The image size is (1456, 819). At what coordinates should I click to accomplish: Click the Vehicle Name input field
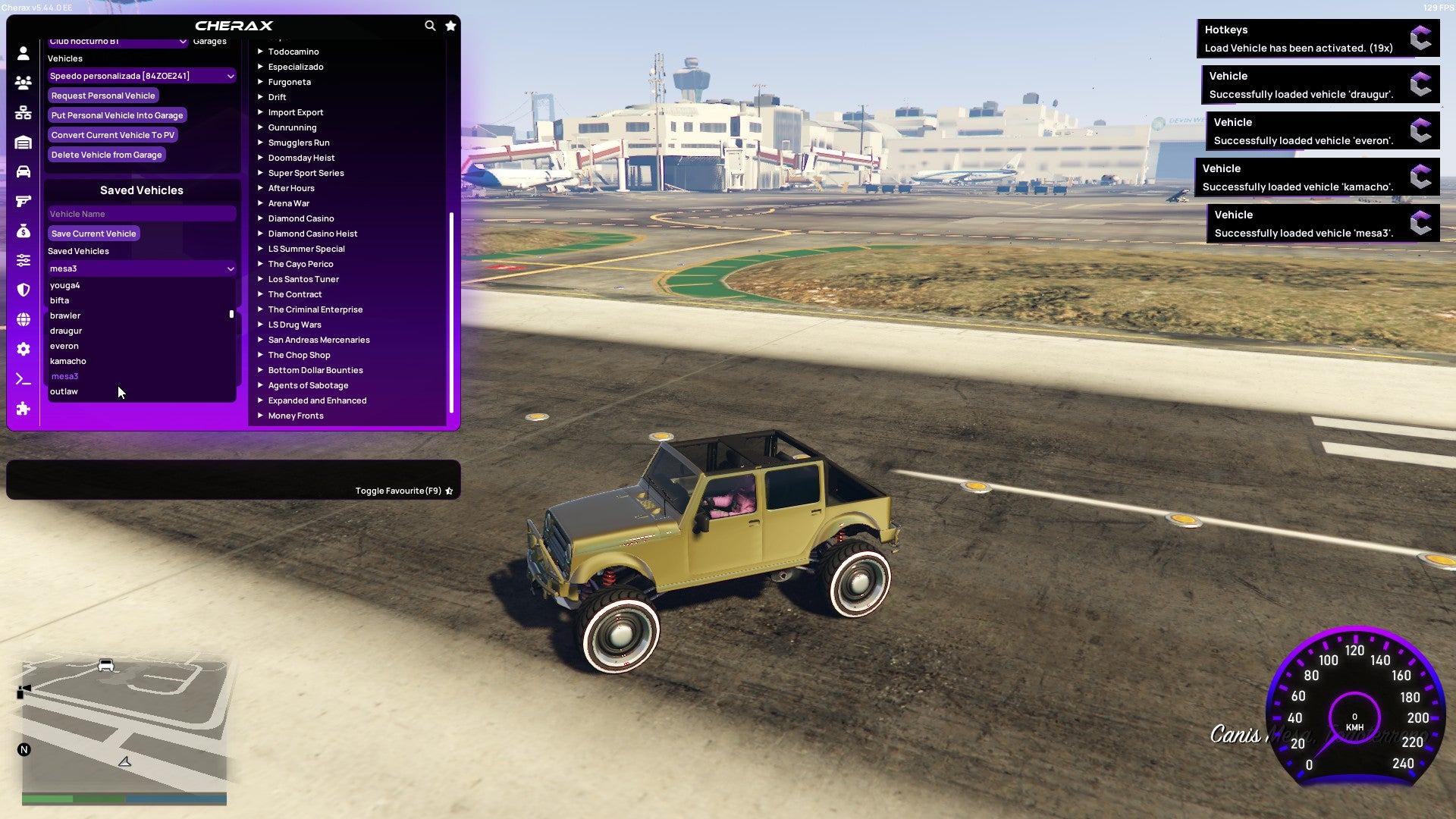tap(141, 213)
